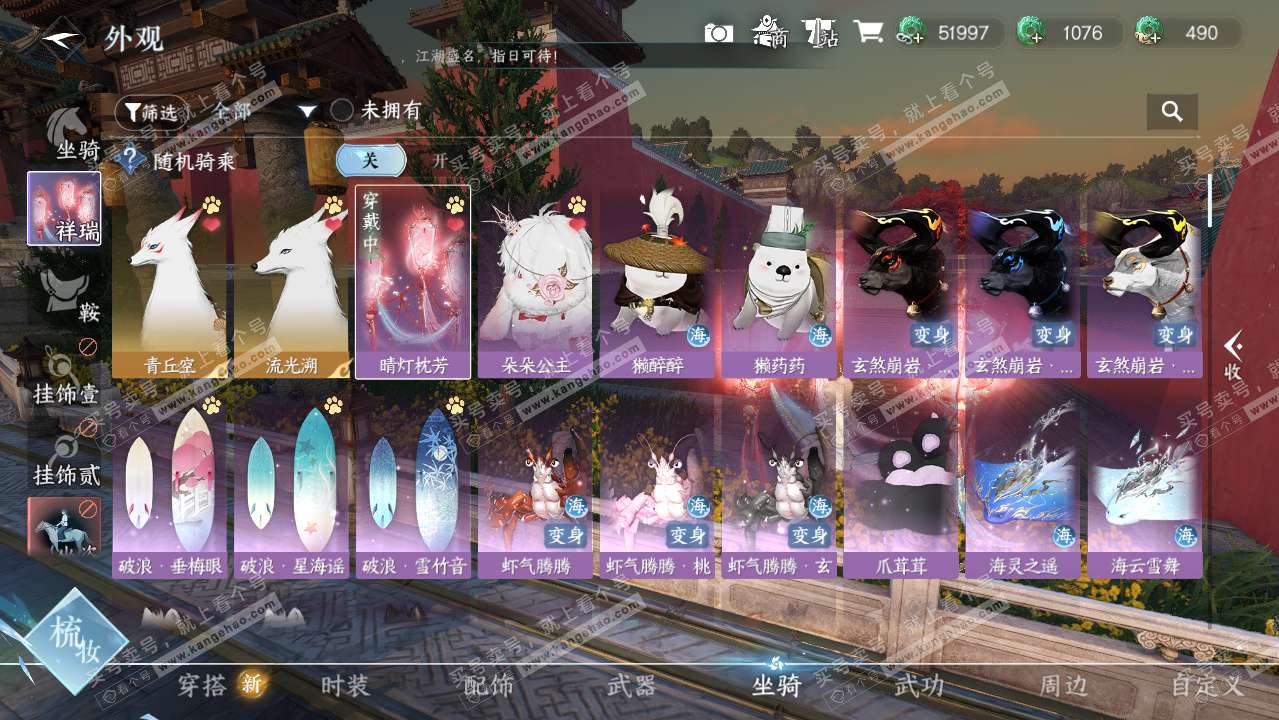Select the 獭醉醉 straw-hat otter mount
The height and width of the screenshot is (720, 1279).
coord(657,285)
